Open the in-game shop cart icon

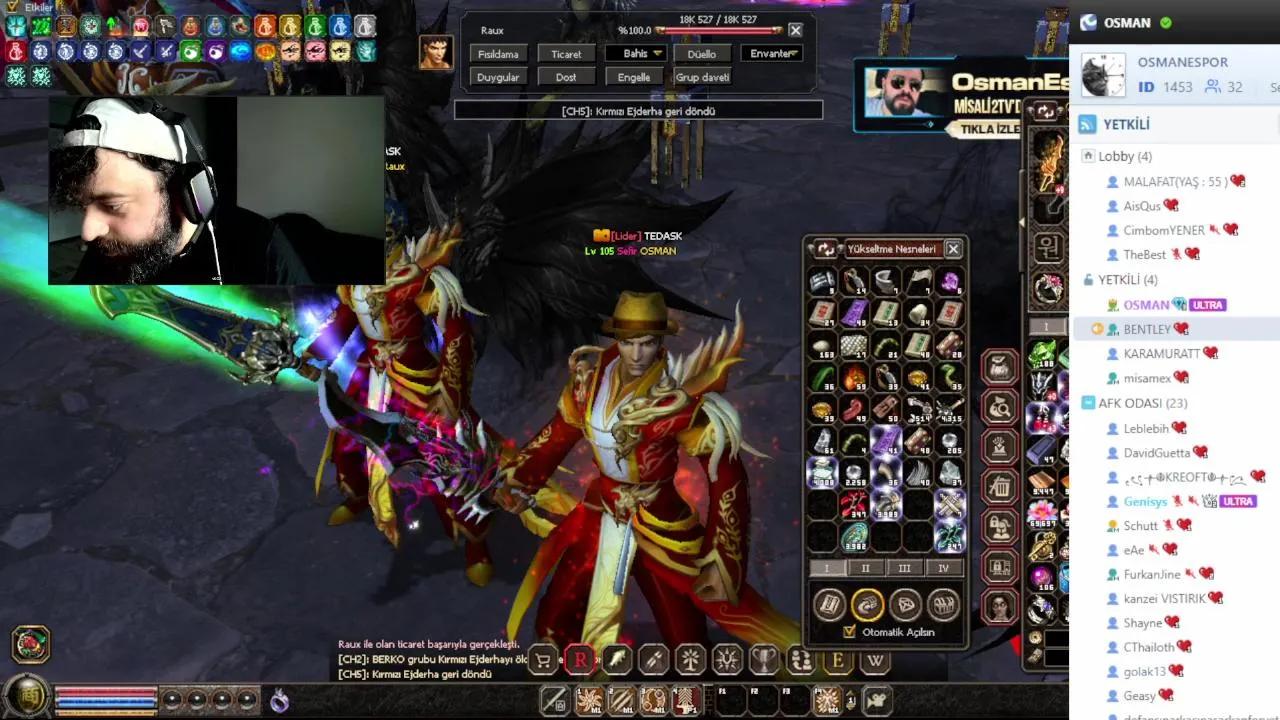click(545, 660)
